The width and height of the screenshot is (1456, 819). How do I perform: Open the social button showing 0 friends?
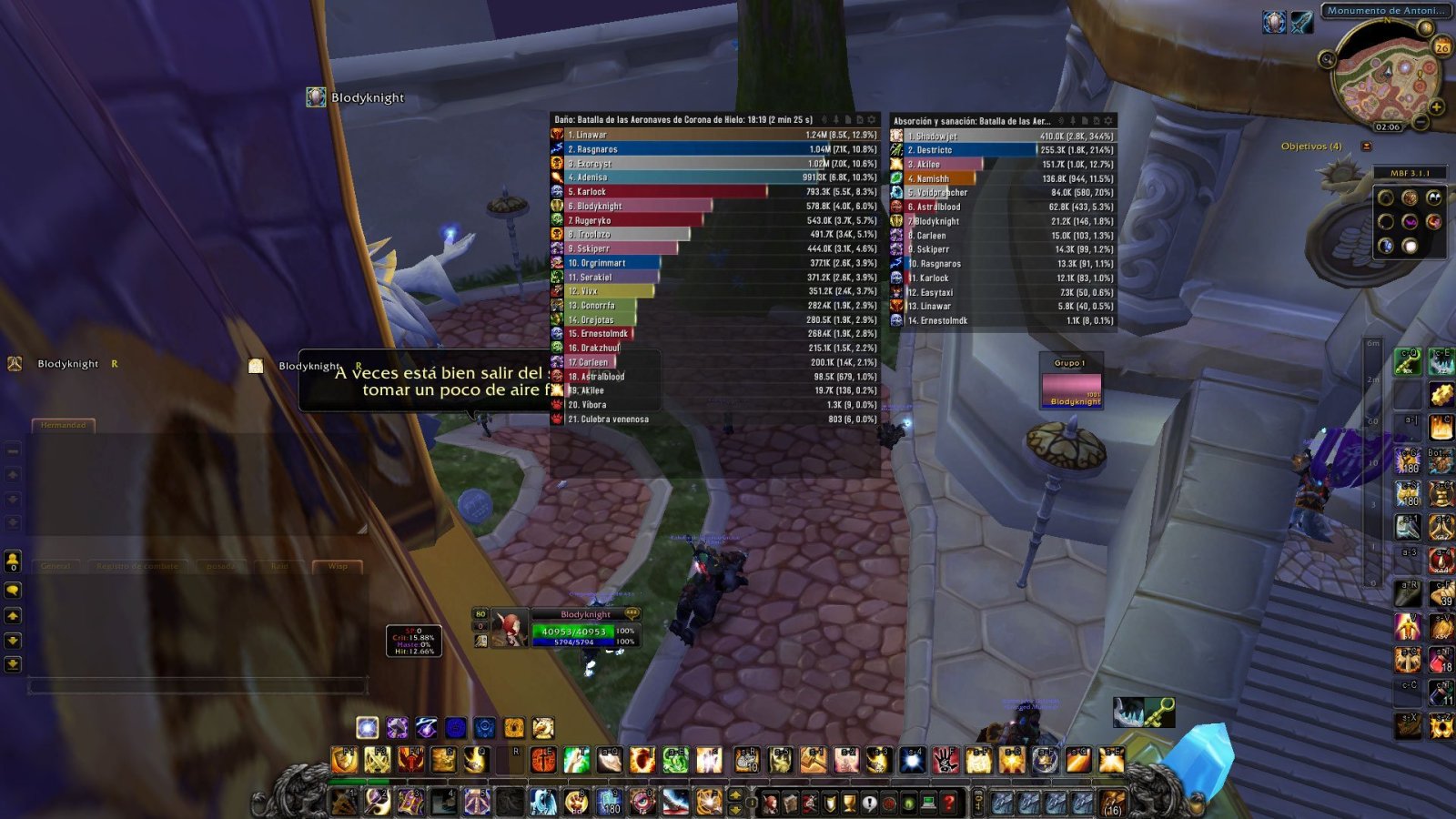14,561
